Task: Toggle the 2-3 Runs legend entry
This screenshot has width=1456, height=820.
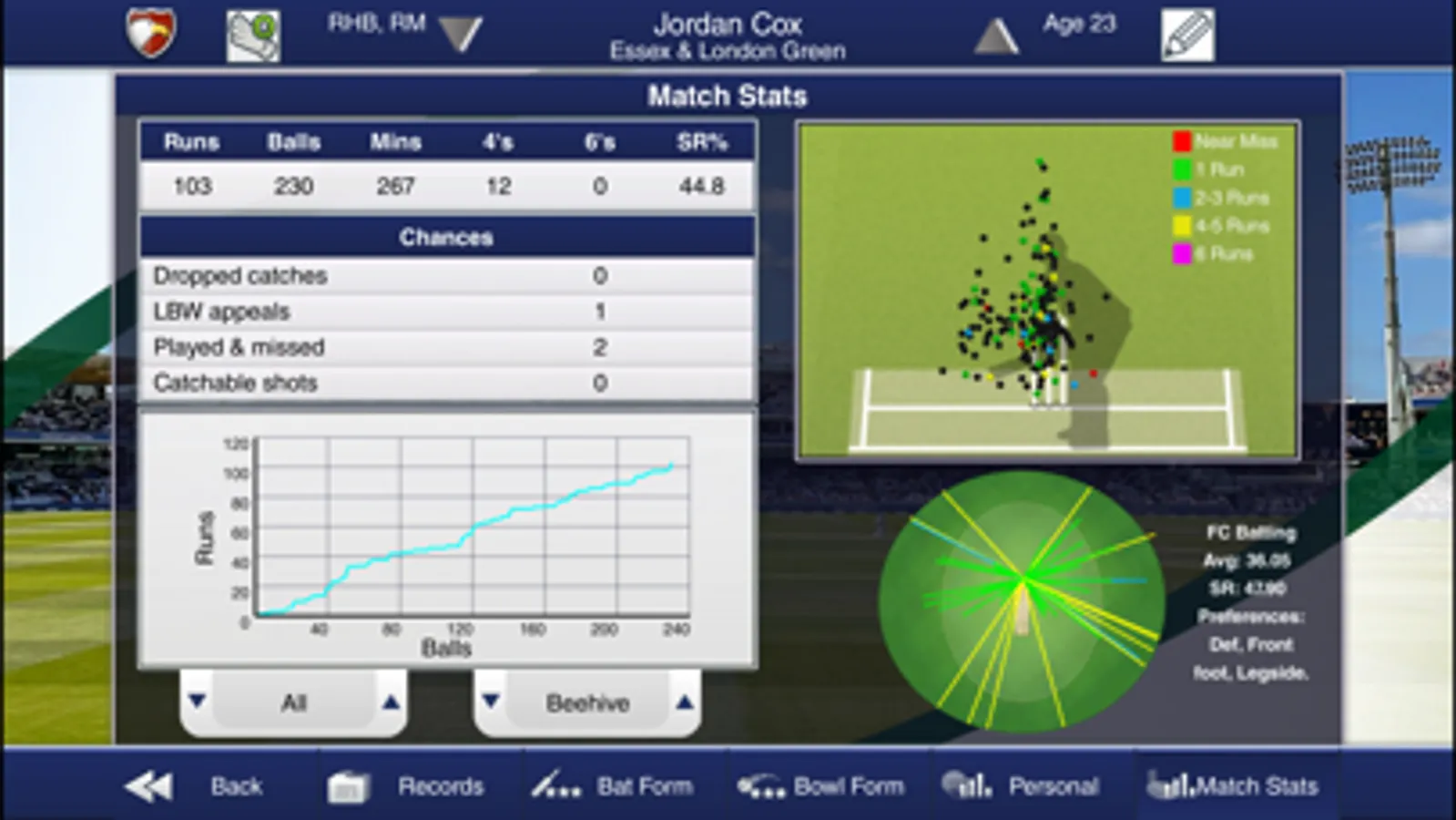Action: click(x=1225, y=197)
